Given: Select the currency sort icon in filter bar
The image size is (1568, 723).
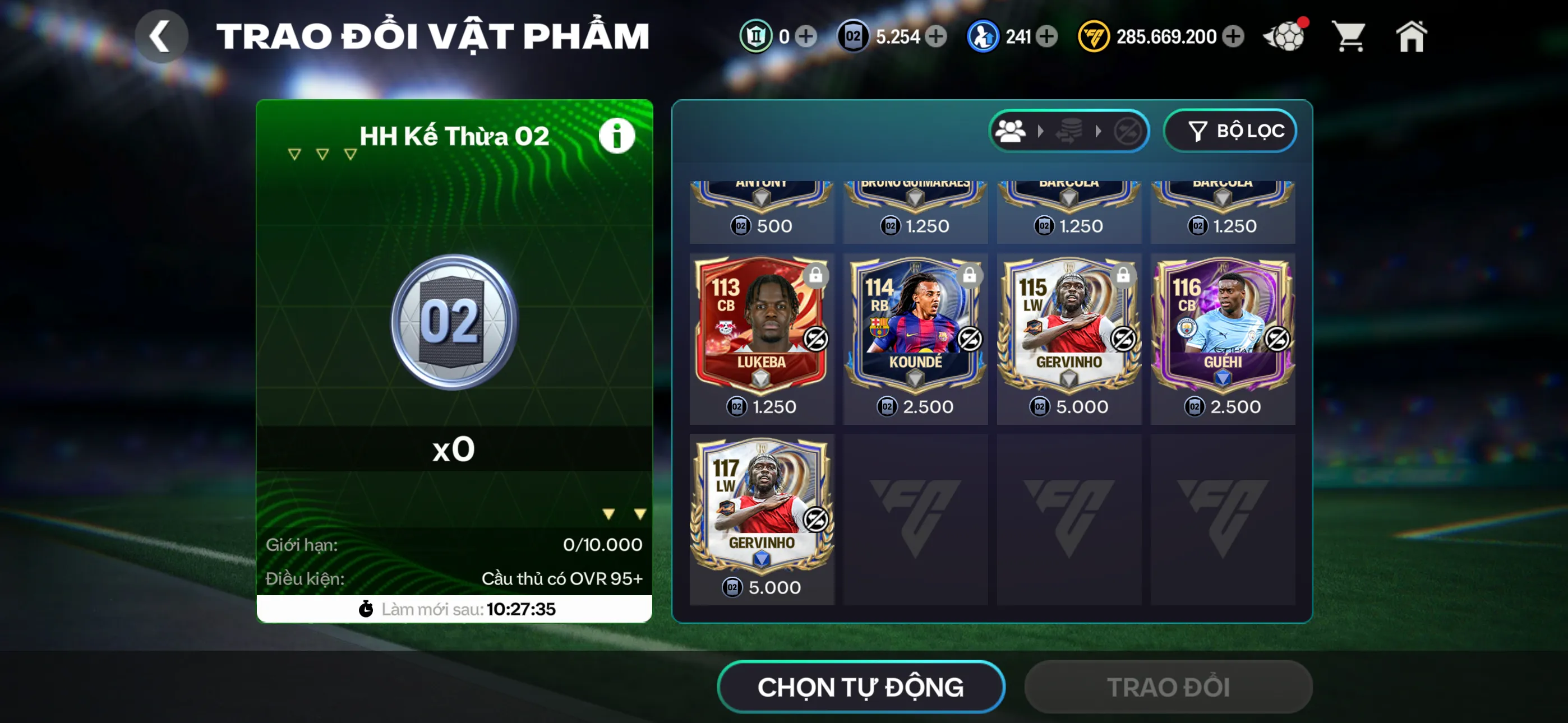Looking at the screenshot, I should tap(1069, 131).
